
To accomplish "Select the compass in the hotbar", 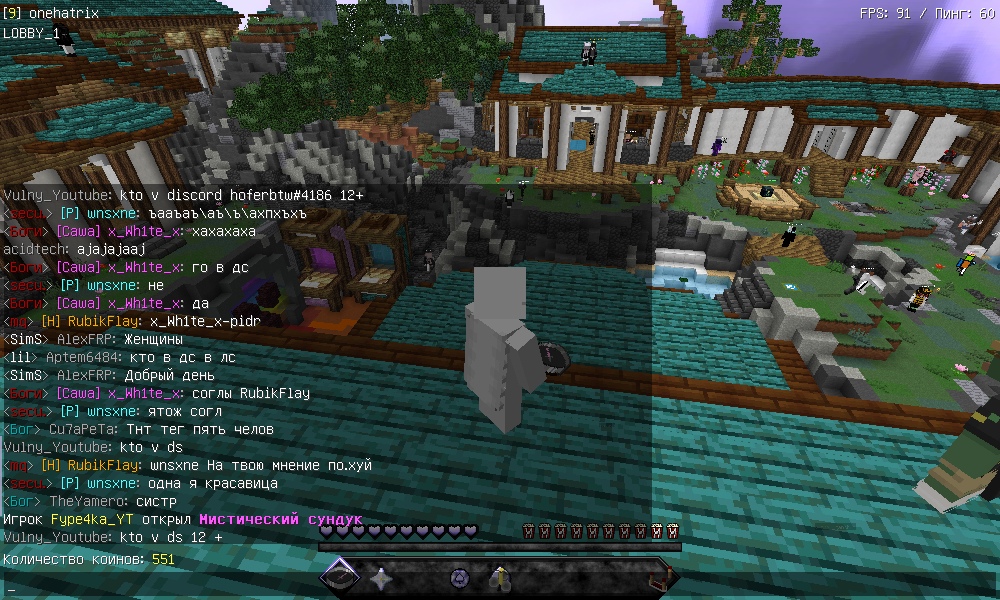I will tap(340, 577).
